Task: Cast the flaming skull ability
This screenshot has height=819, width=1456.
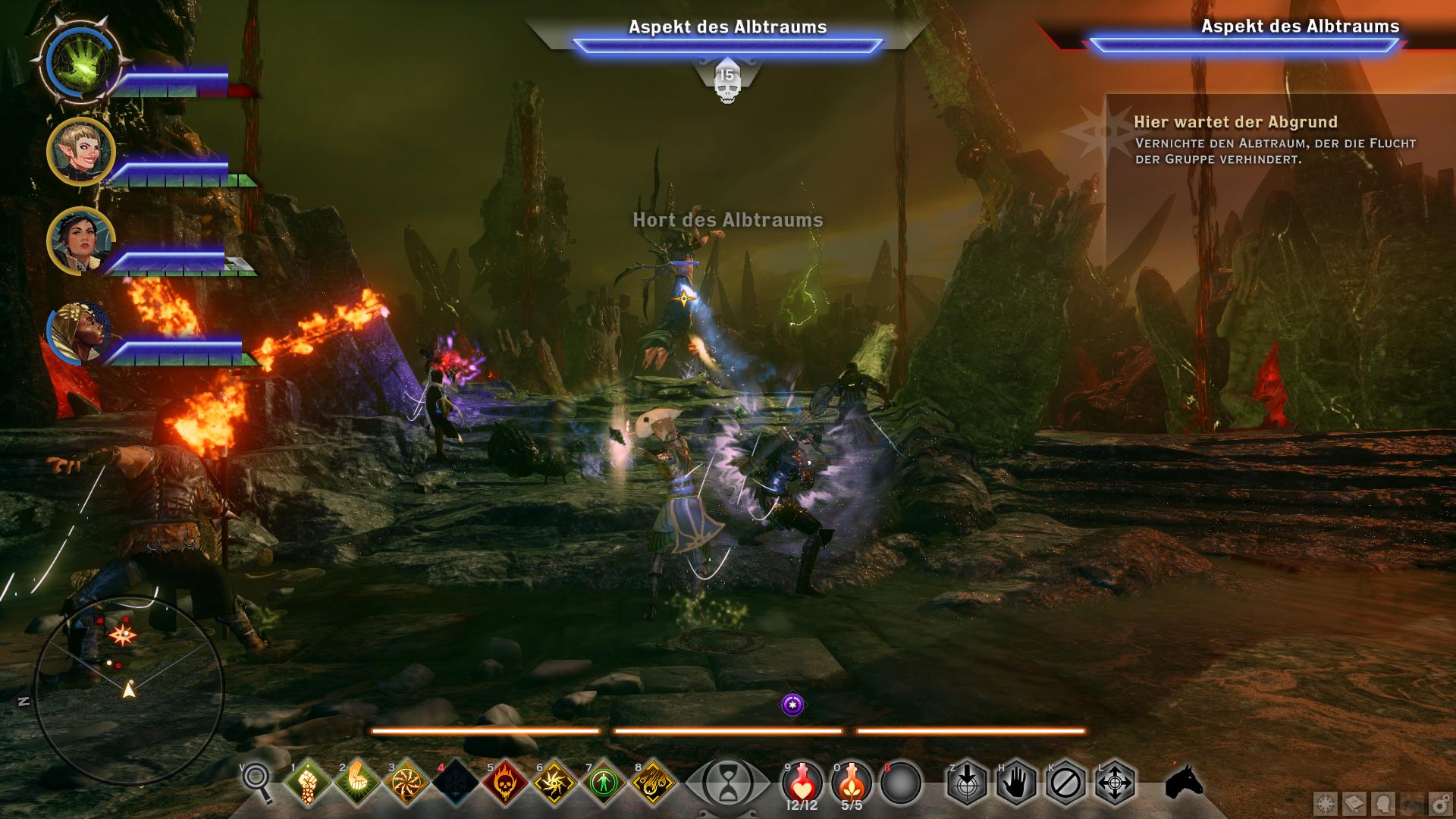Action: [x=505, y=781]
